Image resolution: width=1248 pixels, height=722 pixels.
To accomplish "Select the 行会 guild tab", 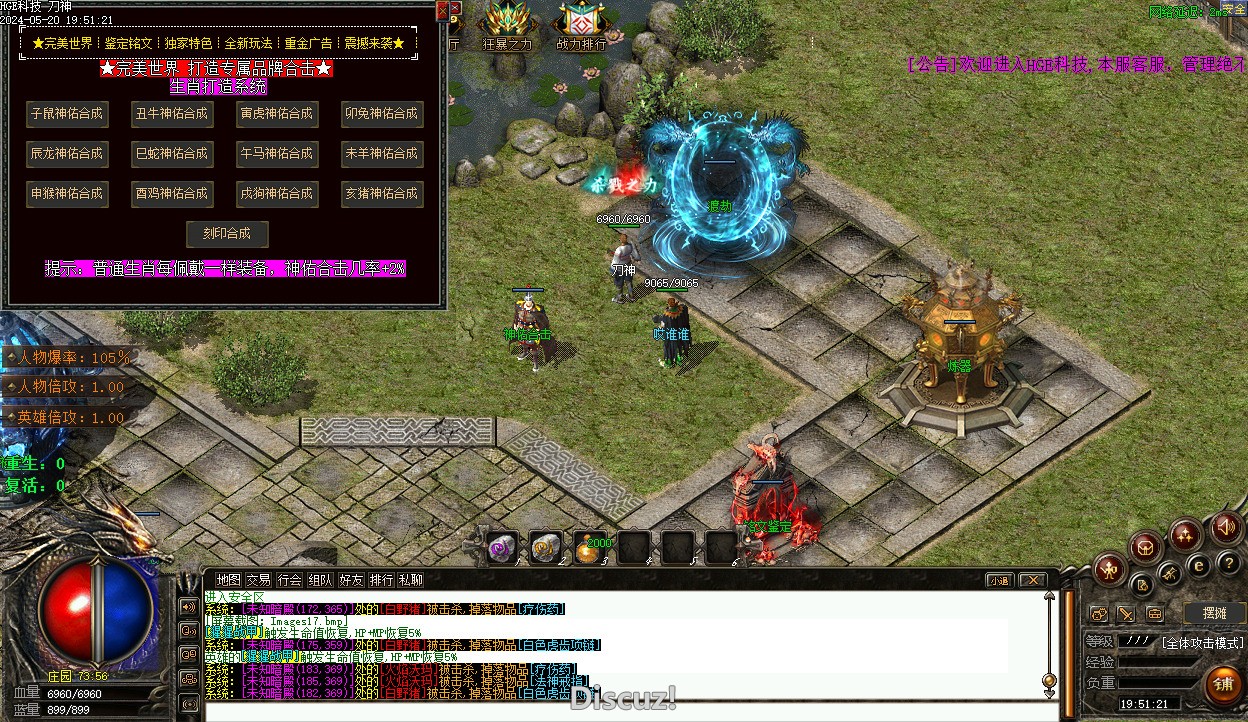I will click(290, 580).
